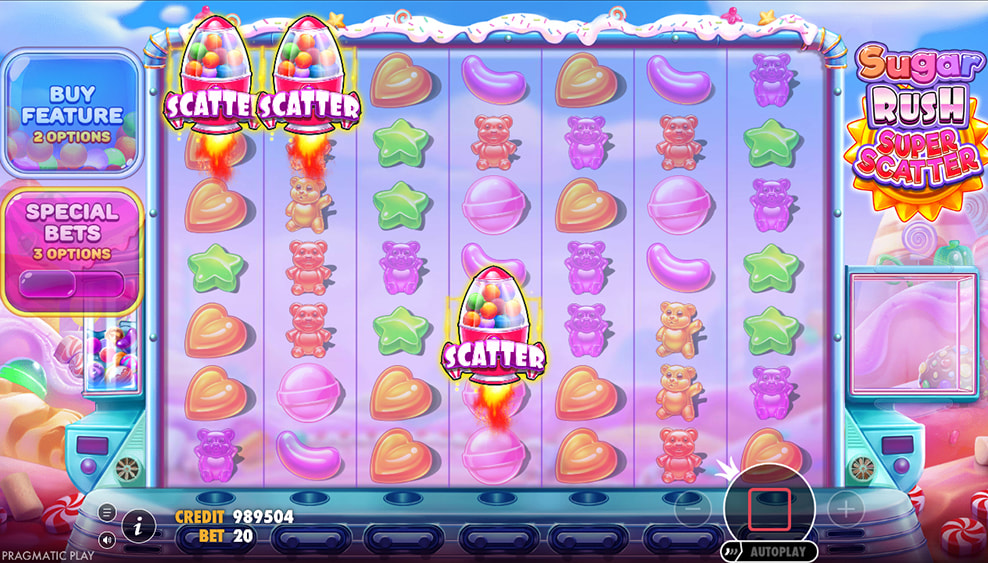Open the hamburger menu icon
Image resolution: width=988 pixels, height=563 pixels.
click(x=107, y=512)
